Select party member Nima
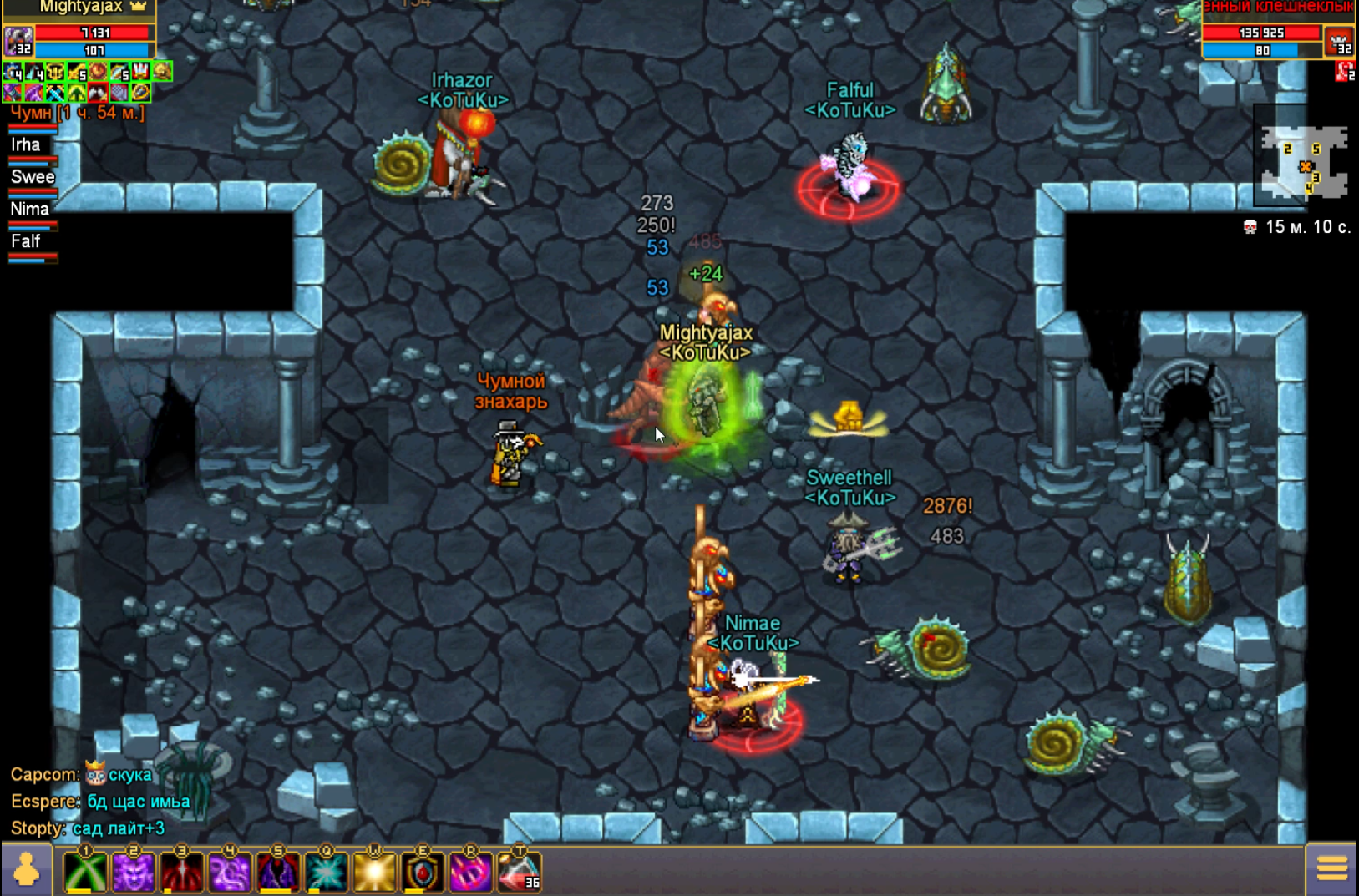1359x896 pixels. [x=29, y=209]
